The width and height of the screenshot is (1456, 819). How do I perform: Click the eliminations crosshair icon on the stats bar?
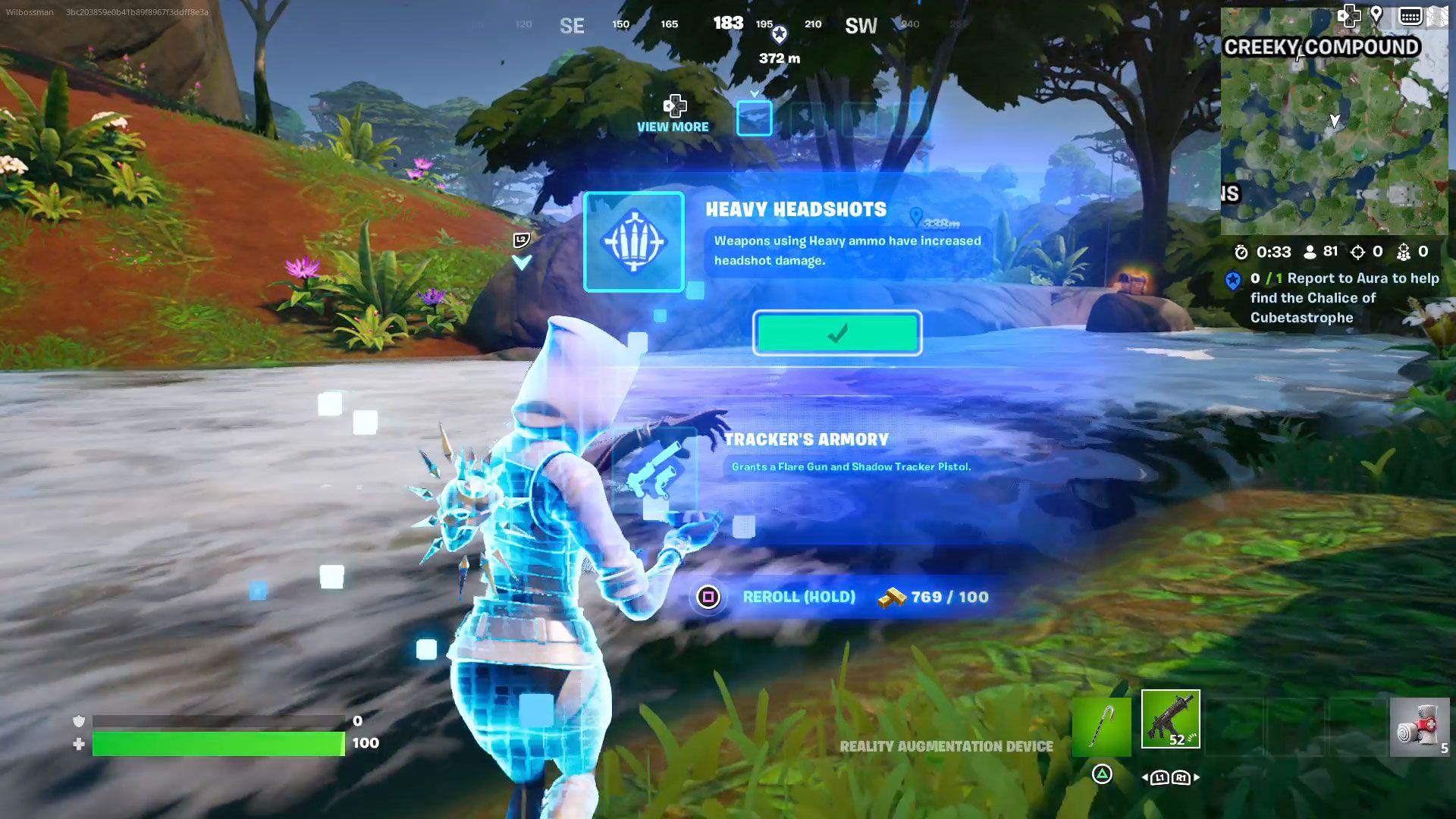pos(1358,251)
